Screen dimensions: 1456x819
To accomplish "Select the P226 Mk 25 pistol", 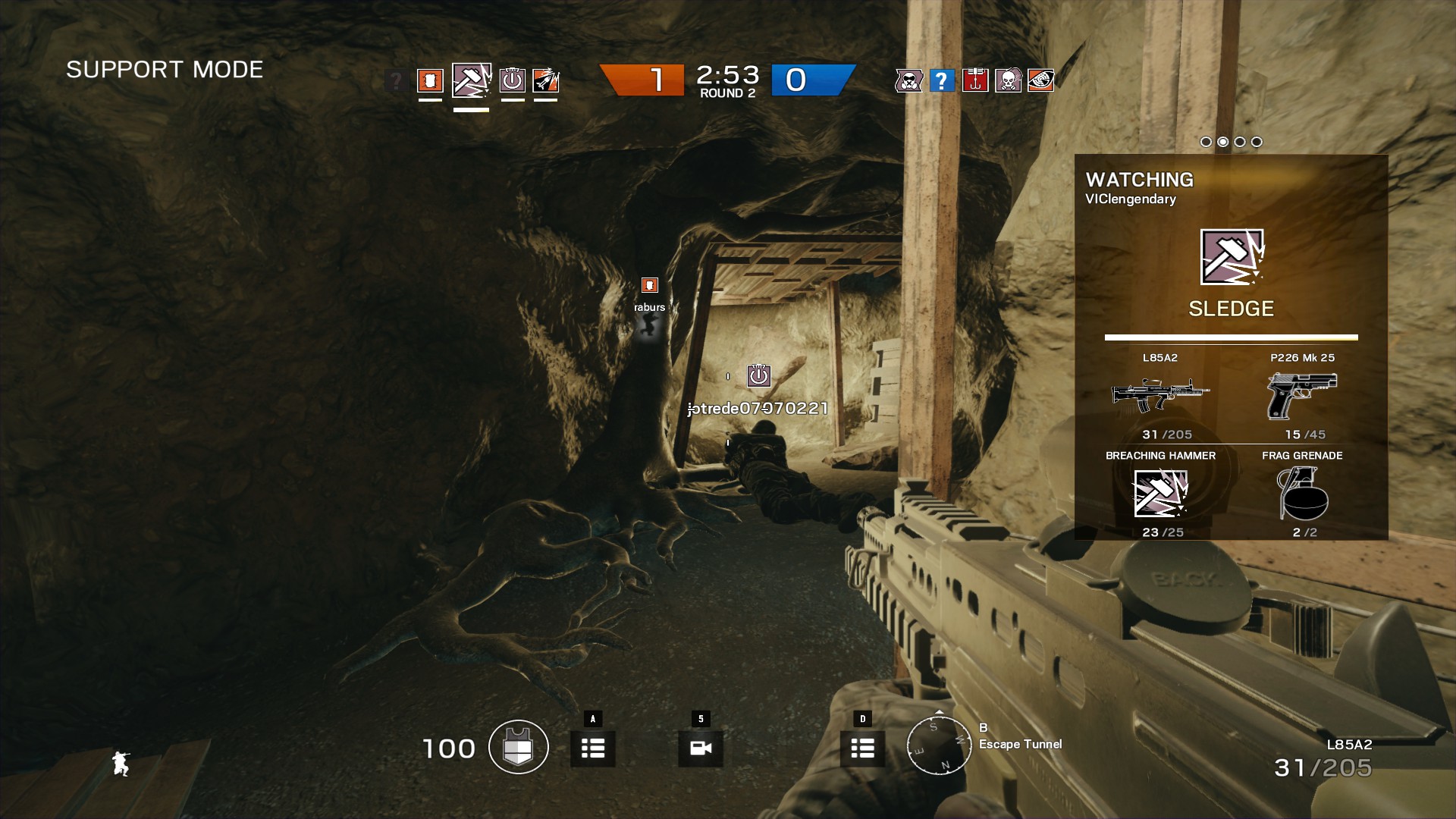I will (1302, 394).
